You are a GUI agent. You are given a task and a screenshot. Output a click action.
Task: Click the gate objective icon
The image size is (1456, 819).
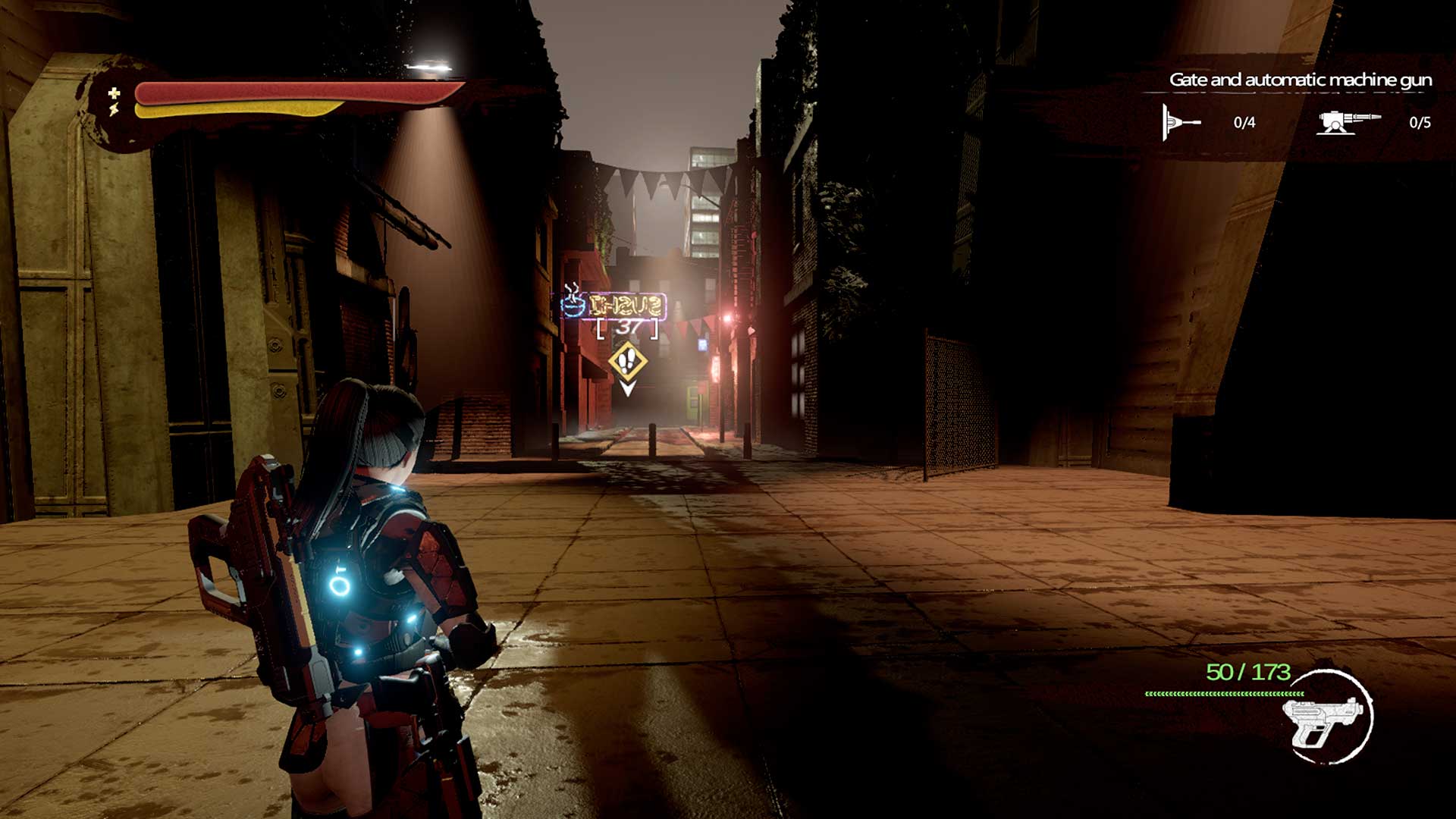1181,122
